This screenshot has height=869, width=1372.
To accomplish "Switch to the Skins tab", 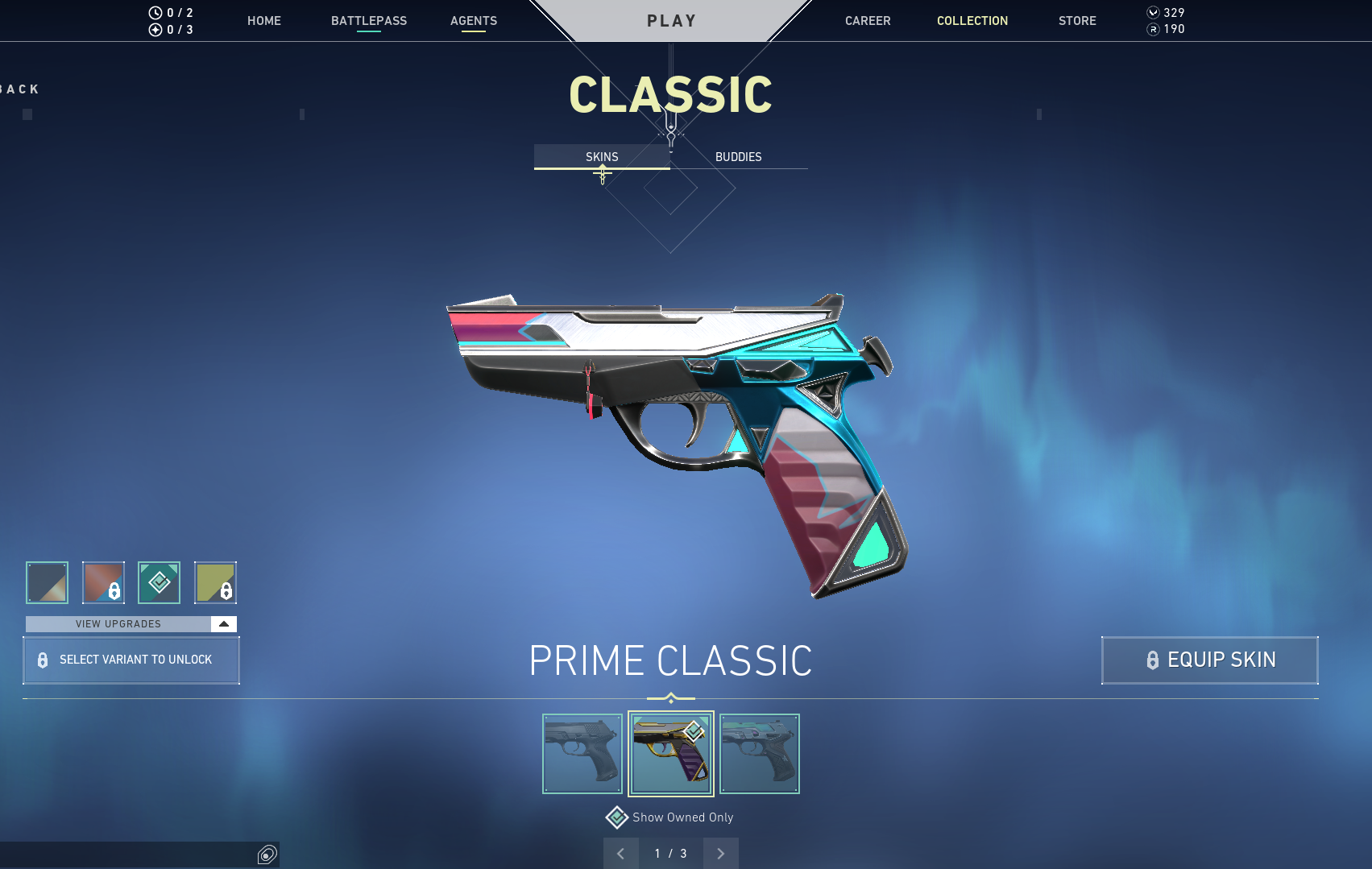I will [x=602, y=157].
